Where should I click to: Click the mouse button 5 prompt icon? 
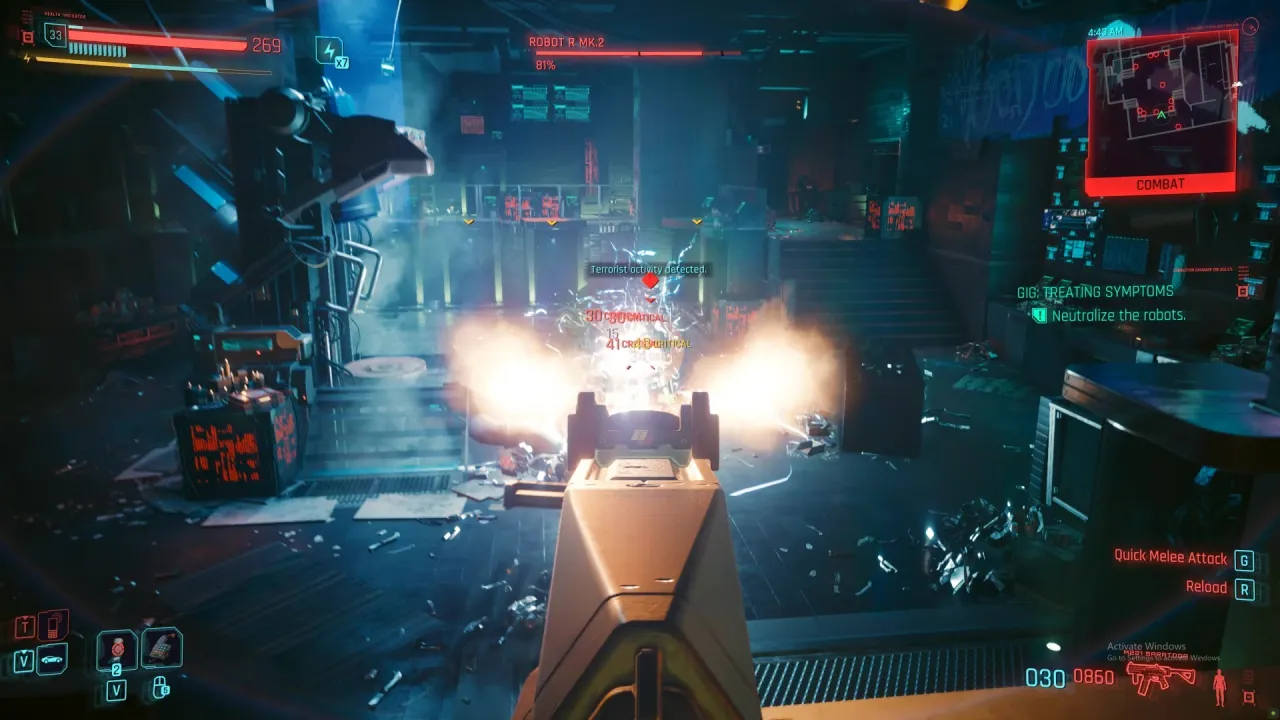pyautogui.click(x=162, y=688)
